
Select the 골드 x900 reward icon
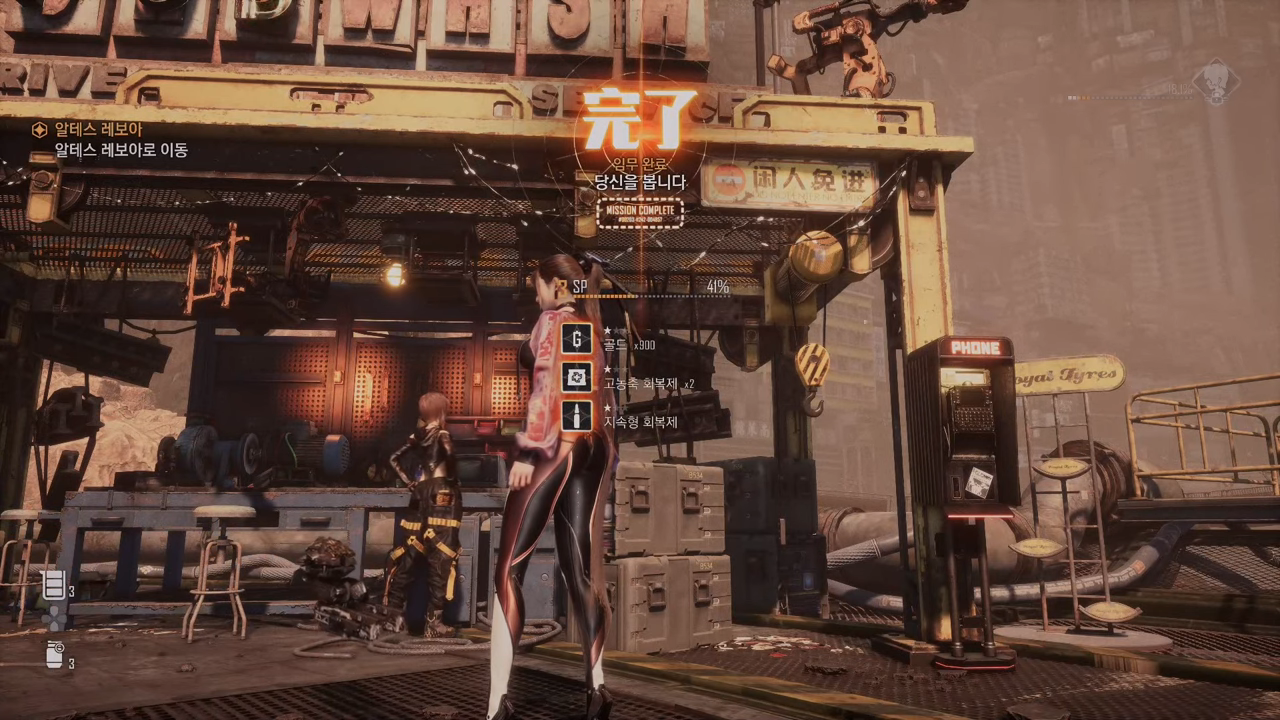tap(576, 339)
